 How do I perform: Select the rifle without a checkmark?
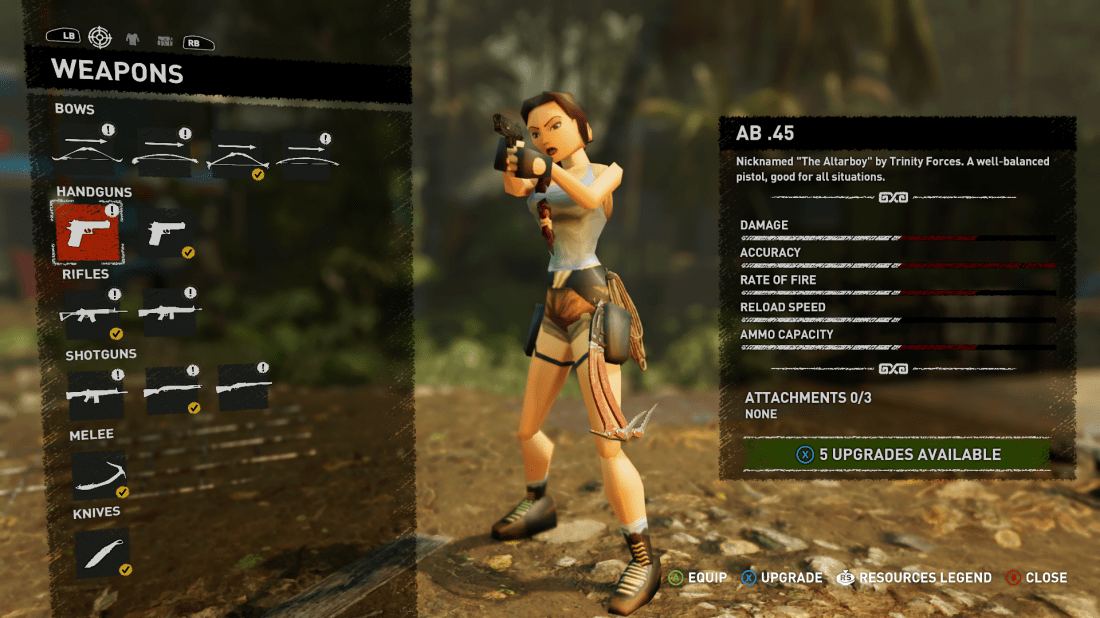coord(168,312)
